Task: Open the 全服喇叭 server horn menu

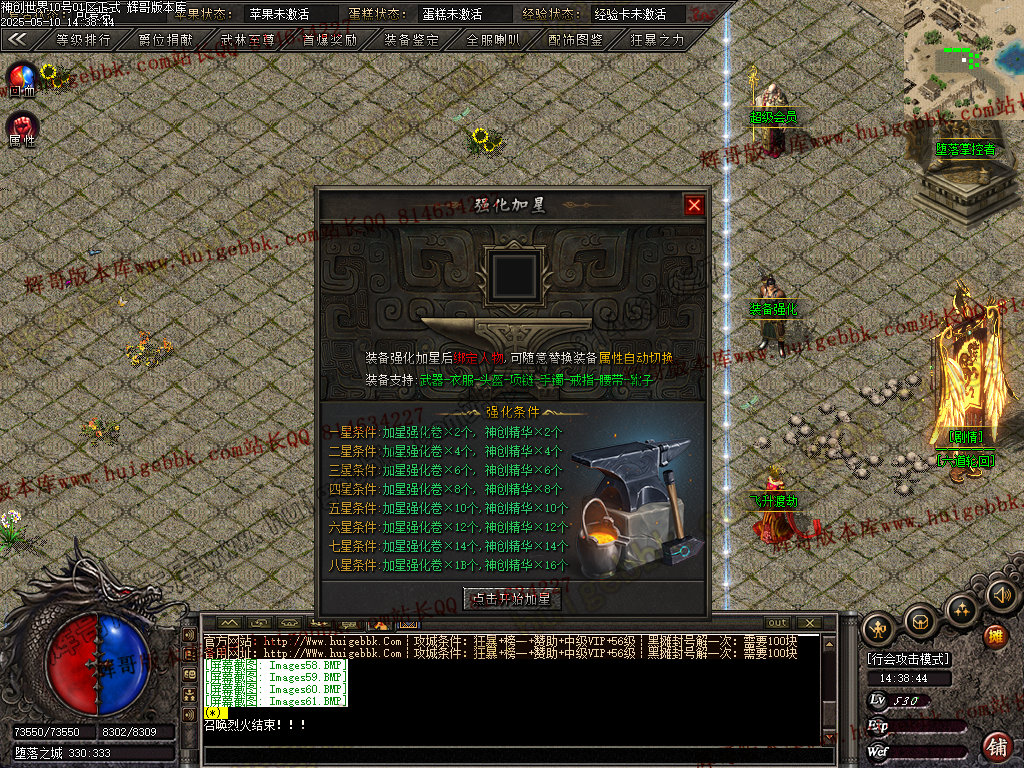Action: tap(494, 40)
